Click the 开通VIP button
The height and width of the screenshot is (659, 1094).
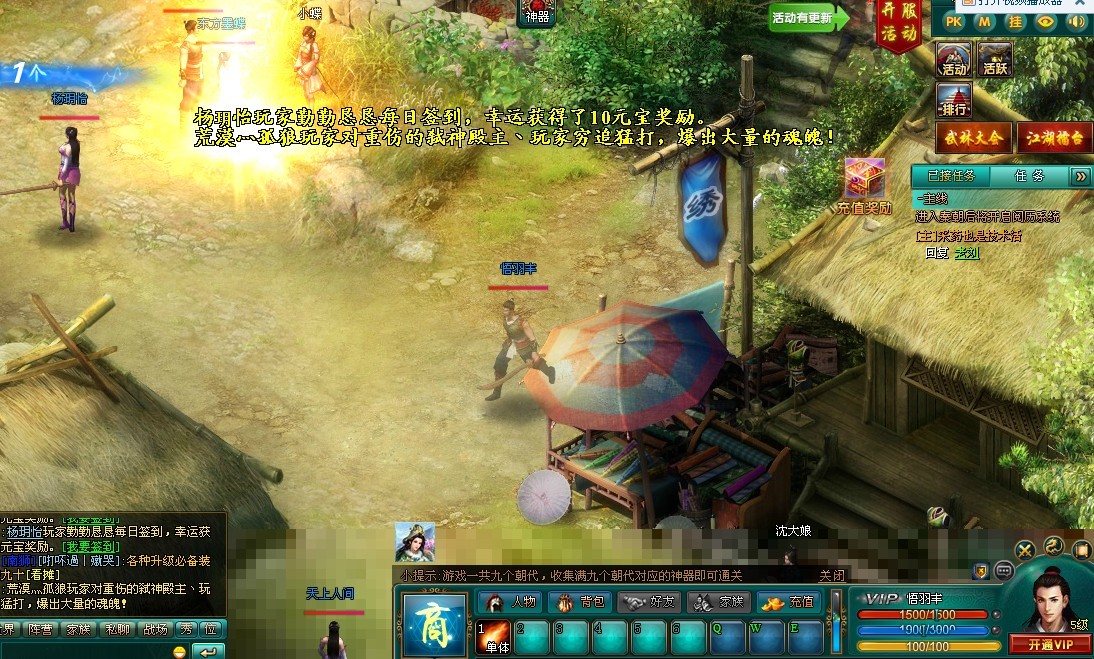(x=1050, y=643)
